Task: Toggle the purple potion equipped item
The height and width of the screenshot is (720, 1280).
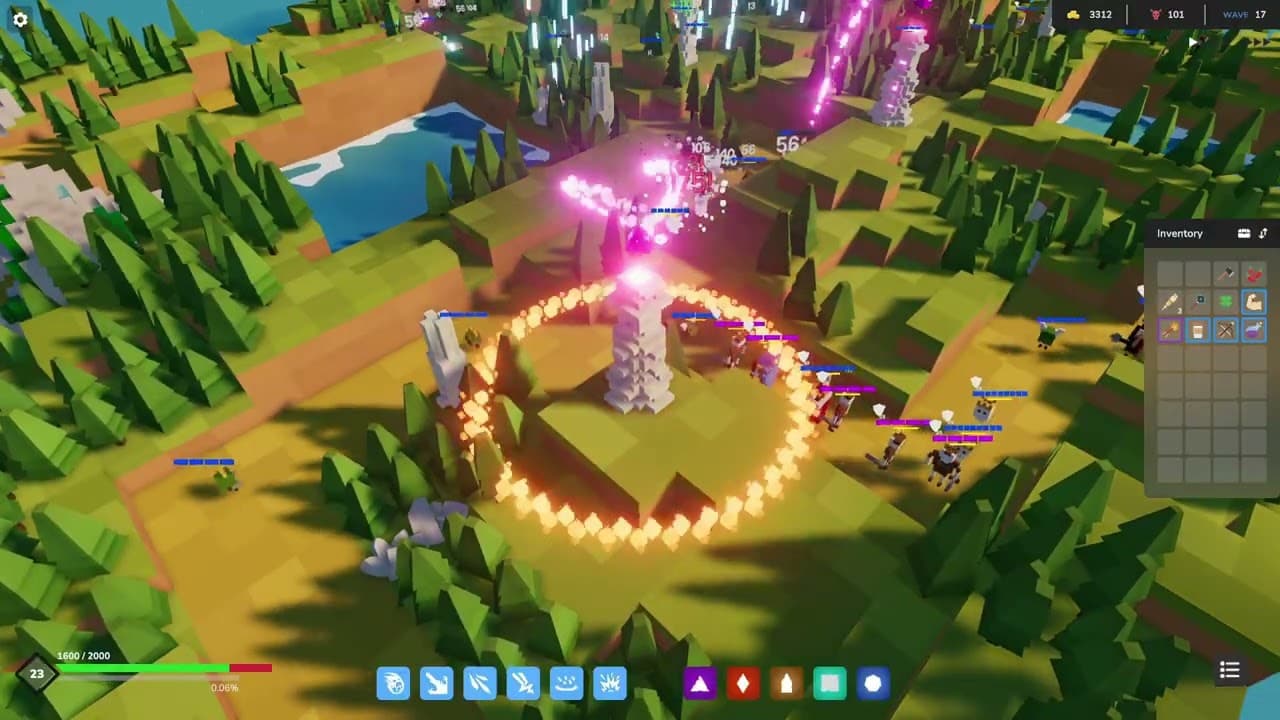Action: 1254,329
